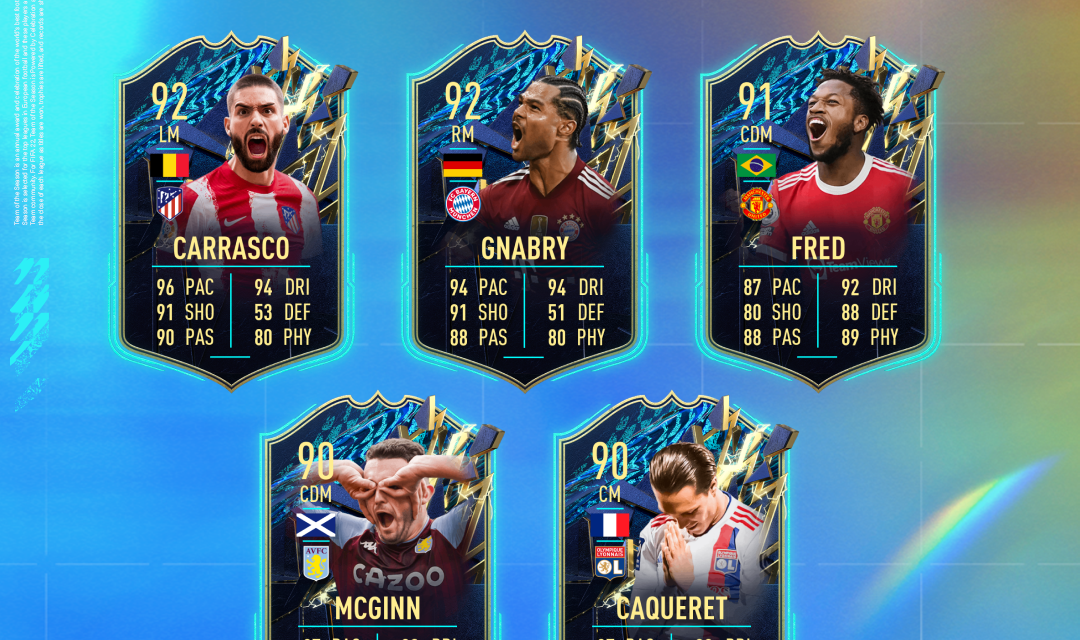Pick the Fred 91 CDM card

(817, 215)
